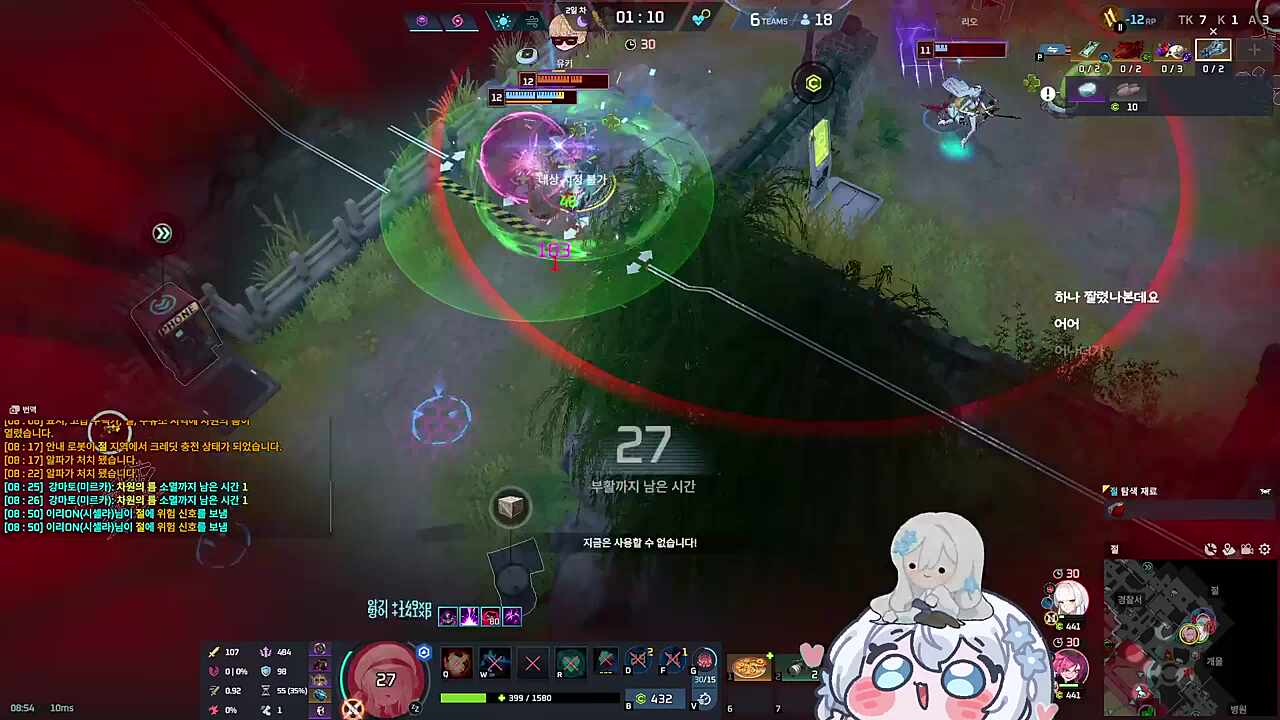The width and height of the screenshot is (1280, 720).
Task: Click the D skill icon showing 2 charges
Action: click(x=637, y=660)
